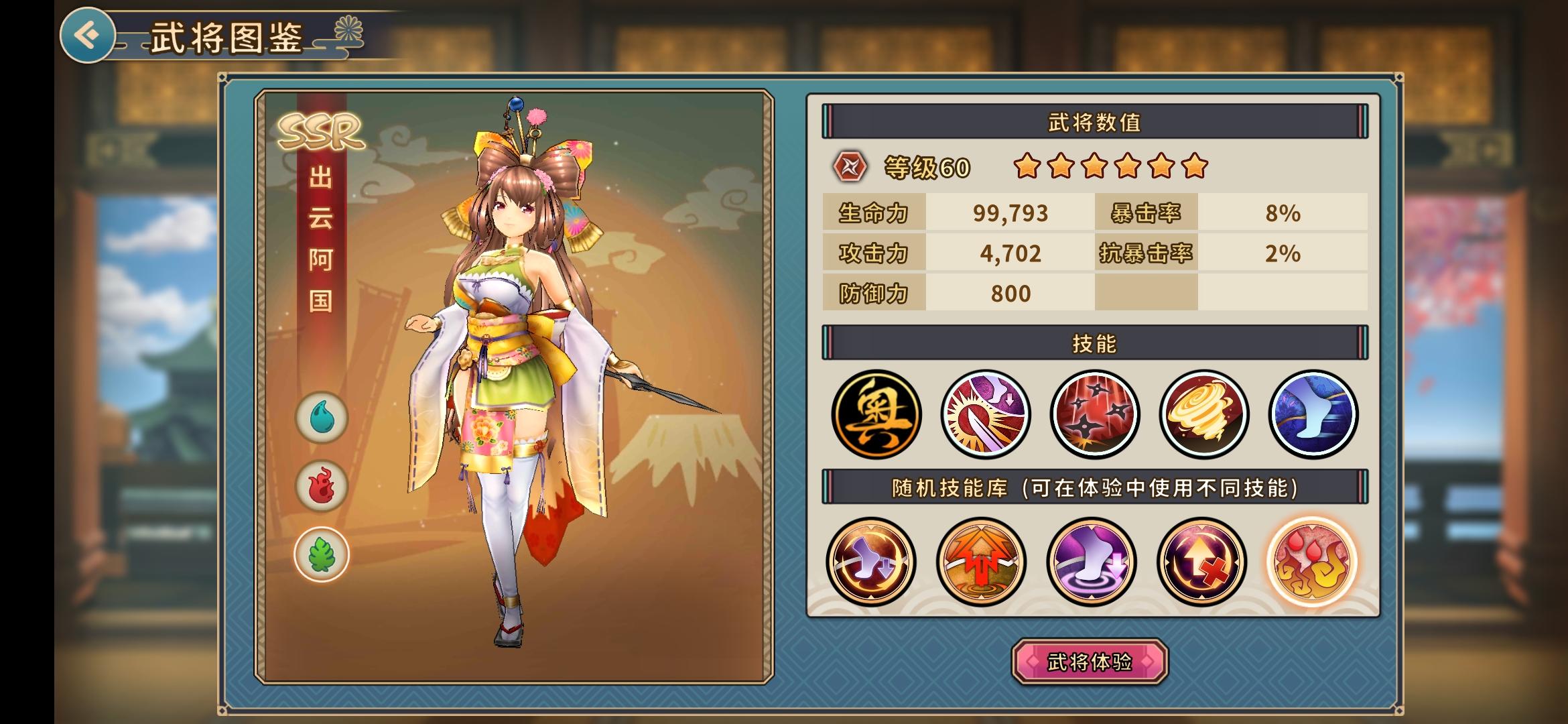The width and height of the screenshot is (1568, 724).
Task: View the arrow with red cross skill
Action: (x=1201, y=561)
